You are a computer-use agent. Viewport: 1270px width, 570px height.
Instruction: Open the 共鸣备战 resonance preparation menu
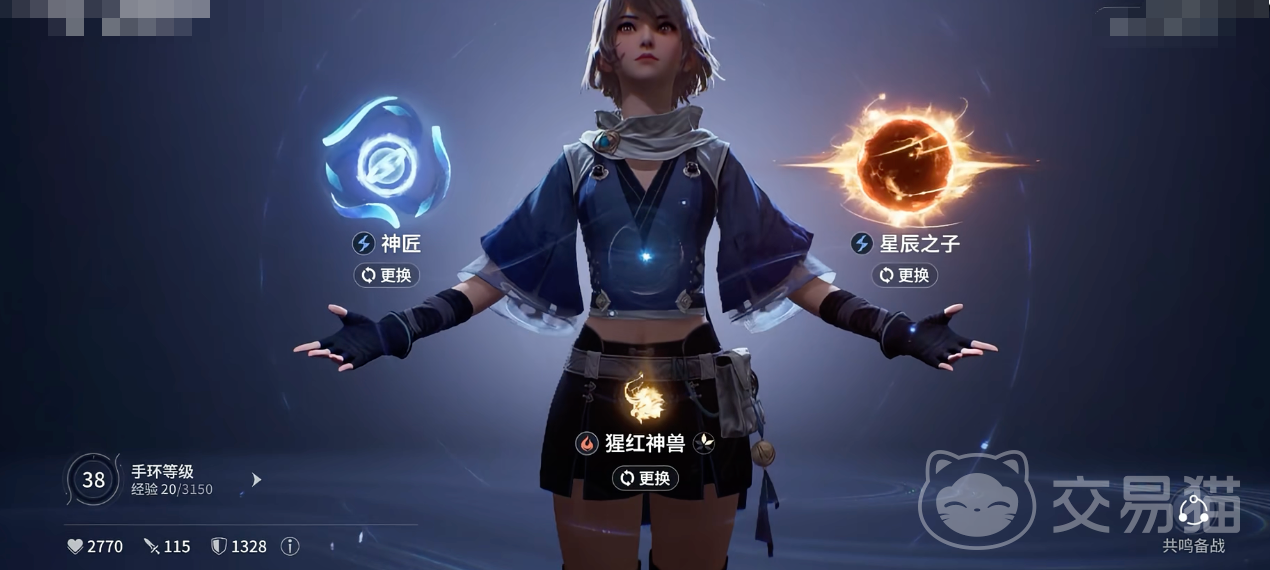click(x=1193, y=520)
